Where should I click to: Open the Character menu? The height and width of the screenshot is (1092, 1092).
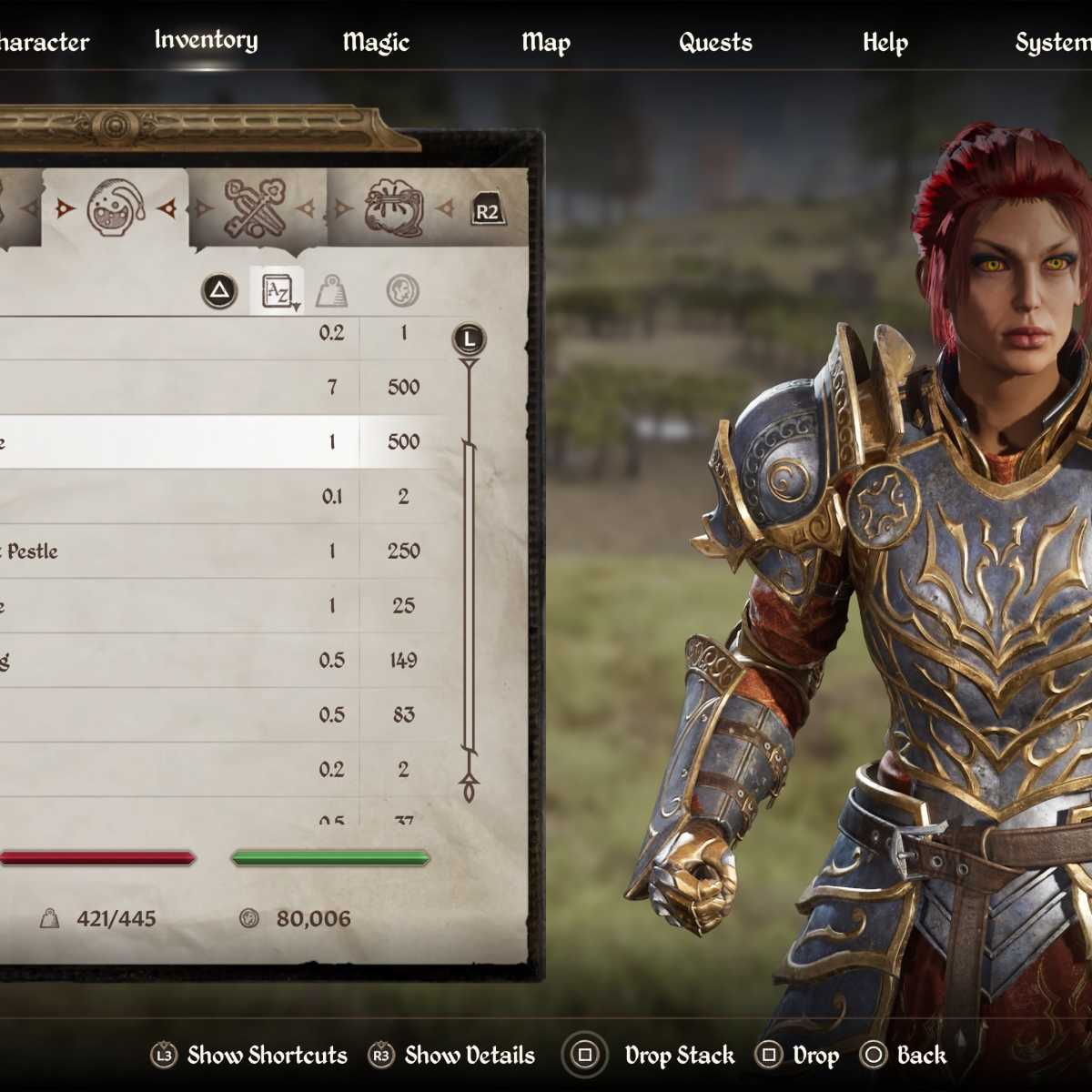44,42
